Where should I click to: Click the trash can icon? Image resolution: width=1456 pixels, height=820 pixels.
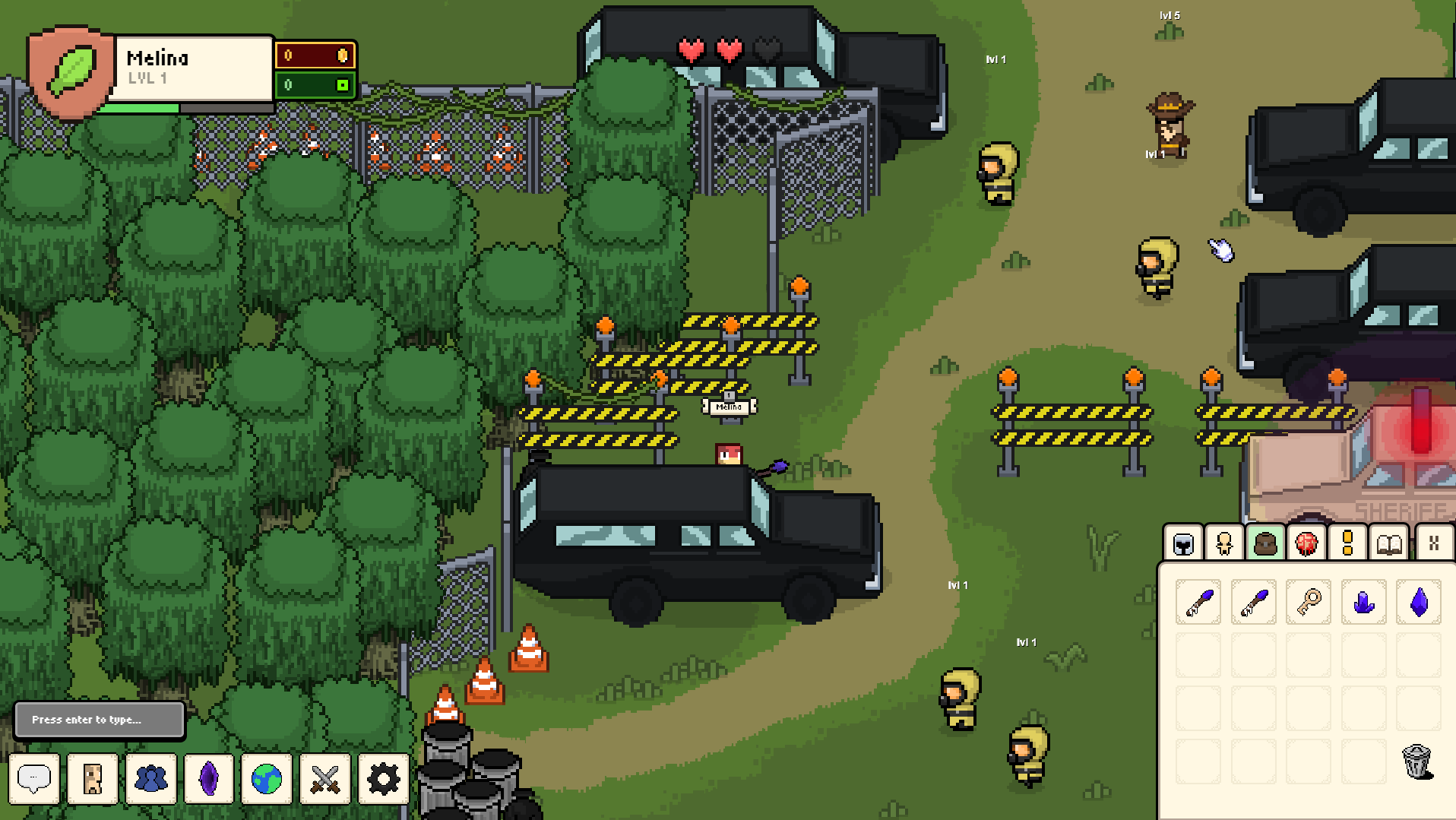click(1416, 761)
